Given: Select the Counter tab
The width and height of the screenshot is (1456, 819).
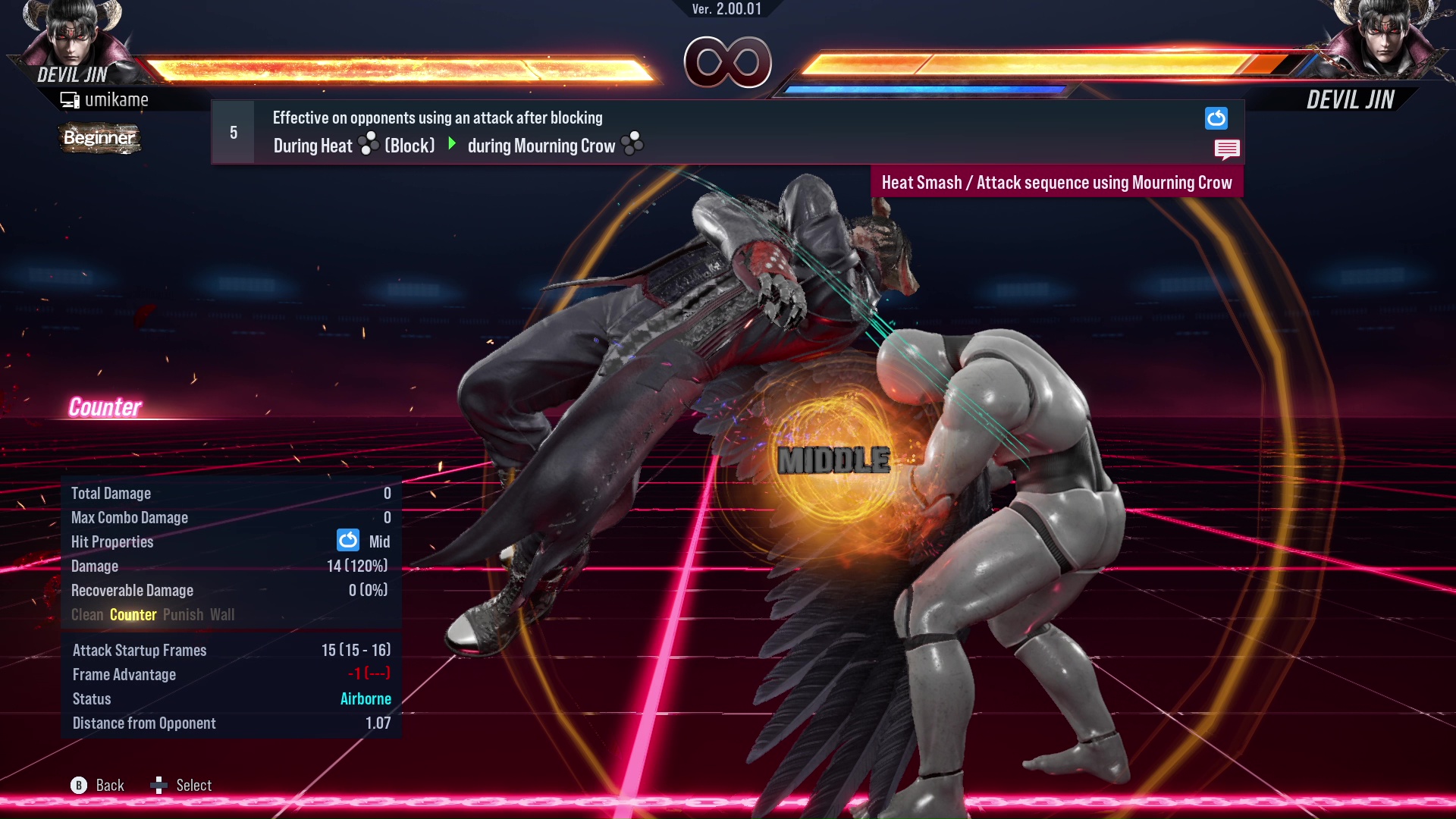Looking at the screenshot, I should (133, 614).
